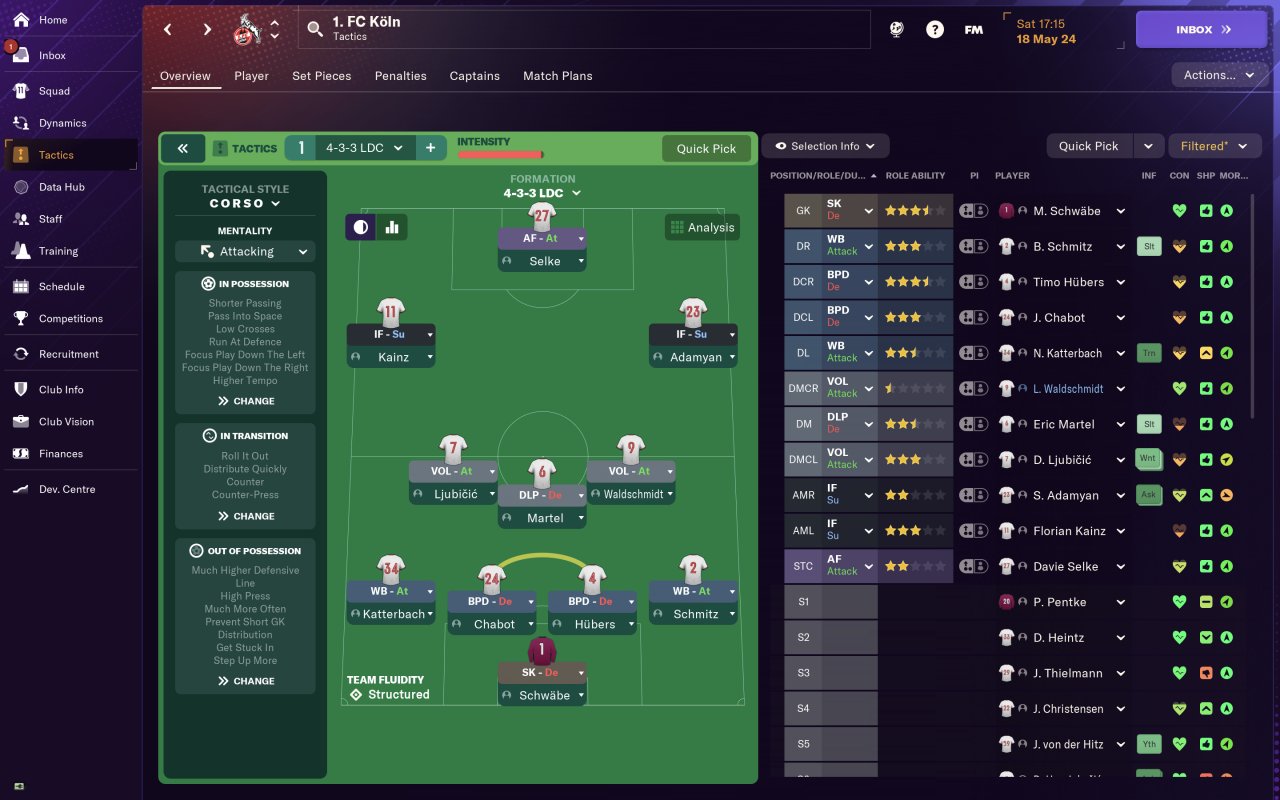Go to the Squad screen

tap(54, 91)
